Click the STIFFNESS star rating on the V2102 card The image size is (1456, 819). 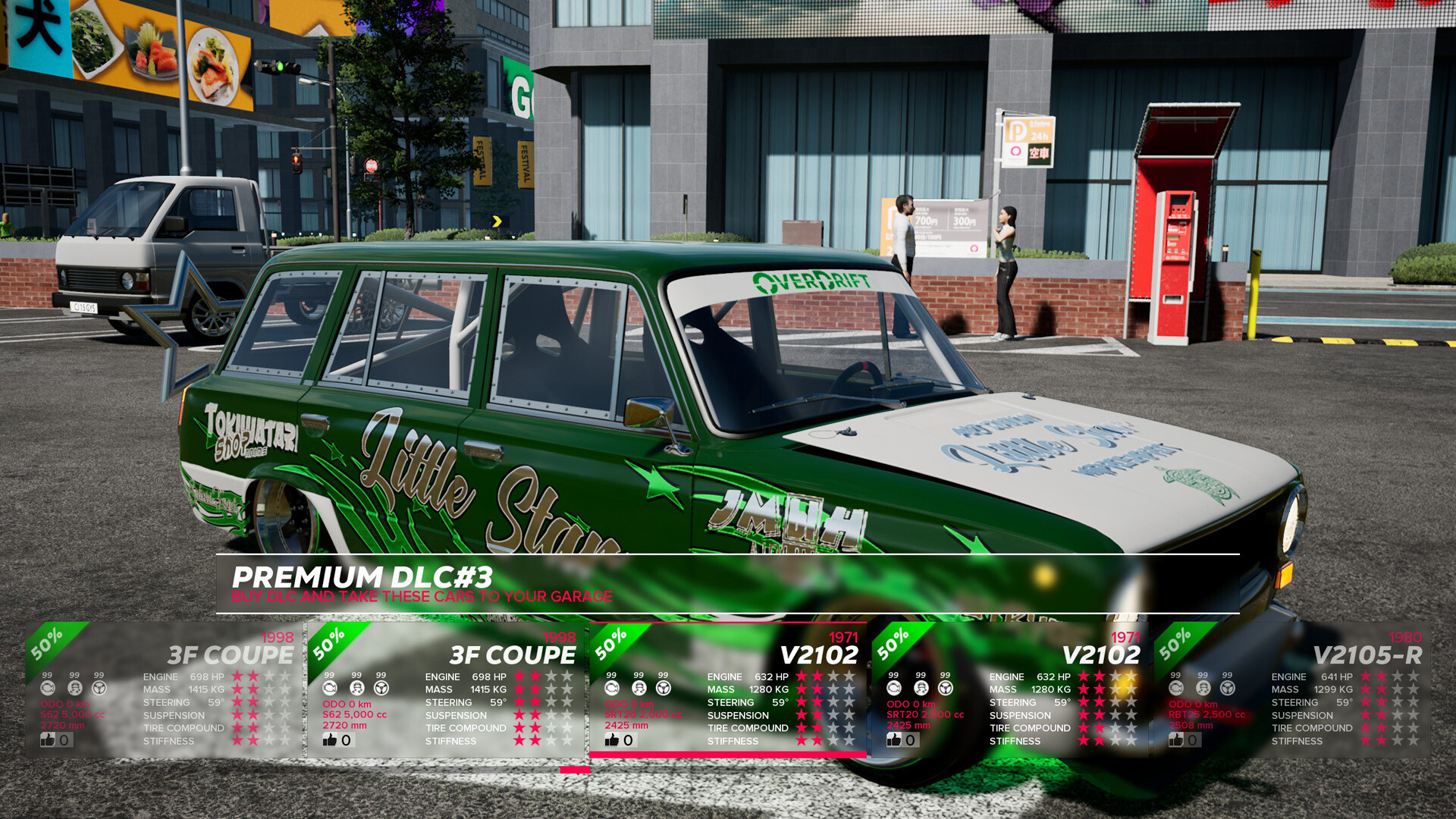pos(825,741)
